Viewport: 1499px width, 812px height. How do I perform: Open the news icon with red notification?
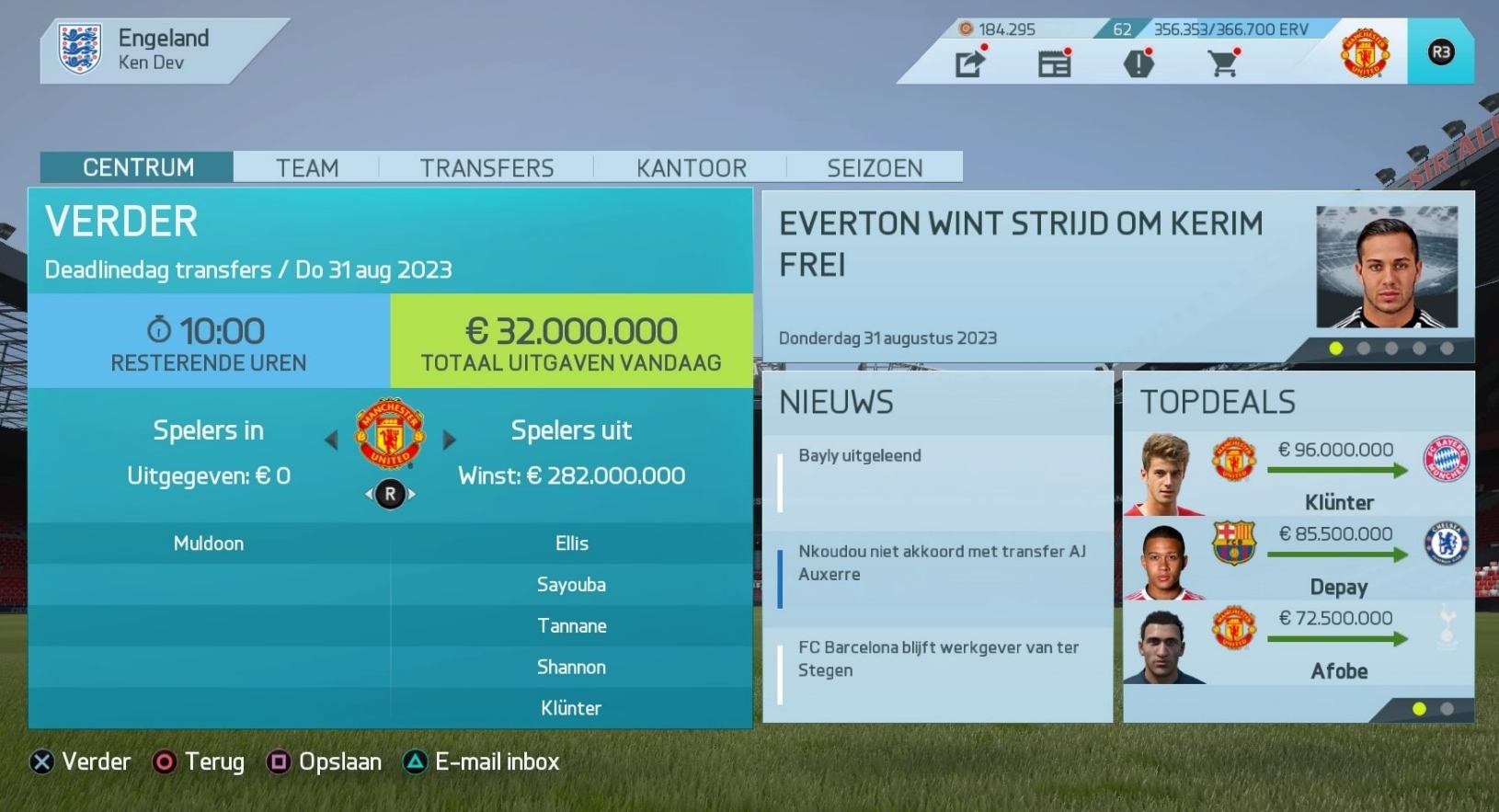1054,63
